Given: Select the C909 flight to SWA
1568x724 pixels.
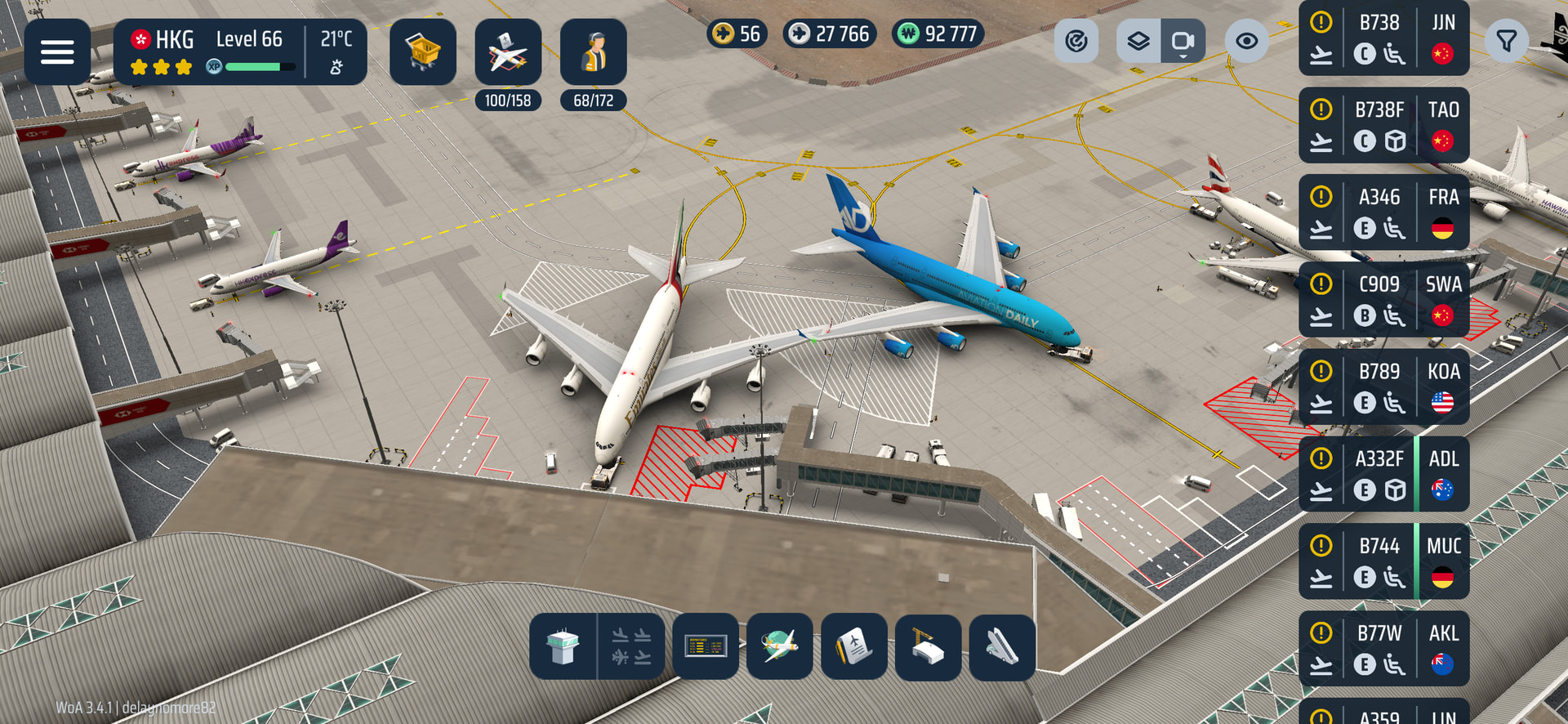Looking at the screenshot, I should pos(1383,300).
